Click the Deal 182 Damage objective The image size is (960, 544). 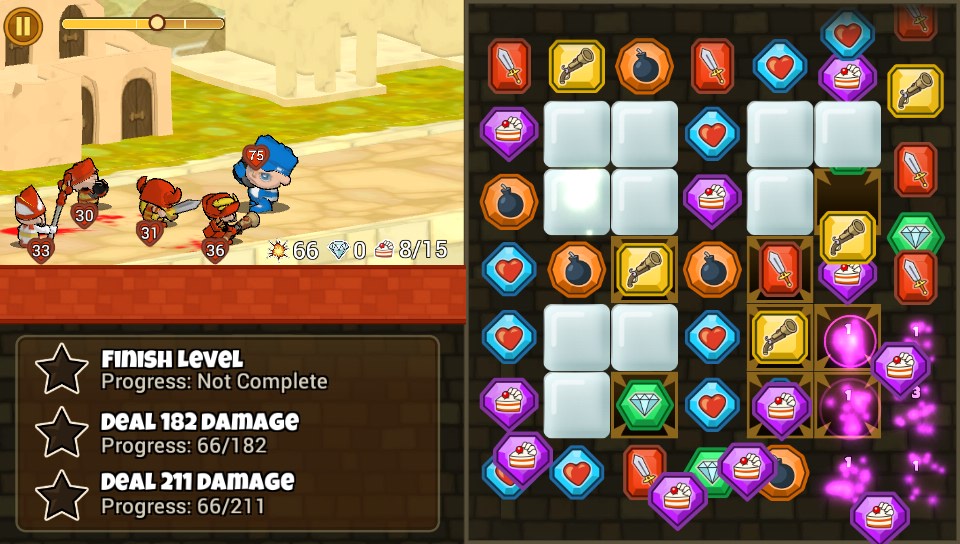199,432
